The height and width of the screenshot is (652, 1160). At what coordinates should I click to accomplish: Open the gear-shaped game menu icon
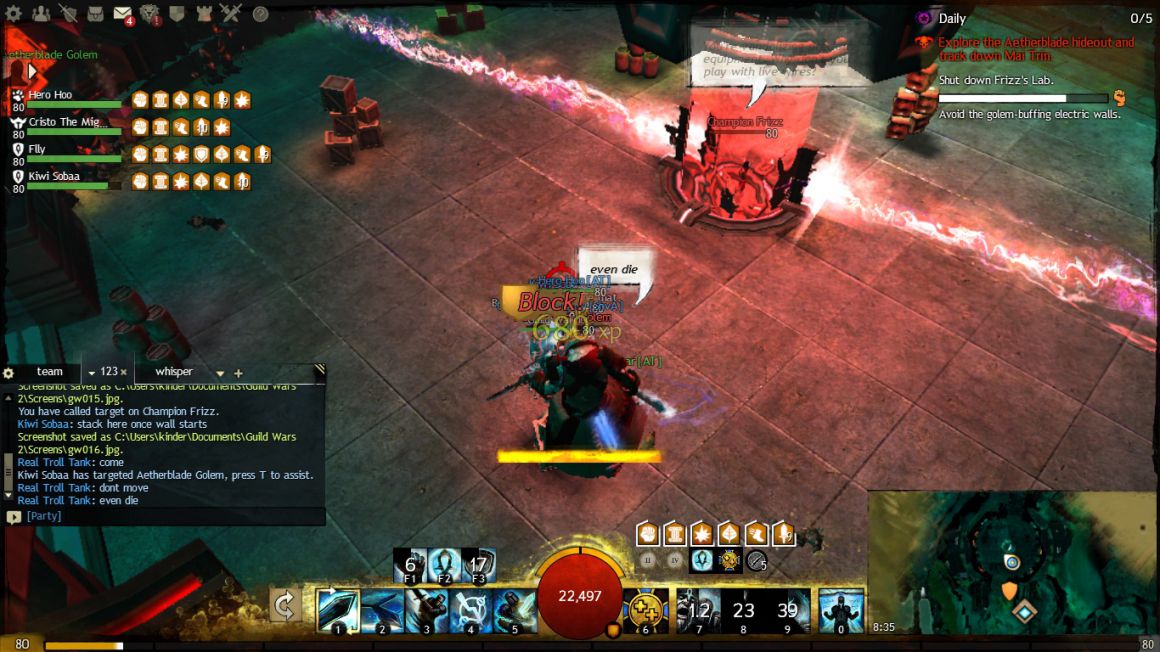(14, 14)
